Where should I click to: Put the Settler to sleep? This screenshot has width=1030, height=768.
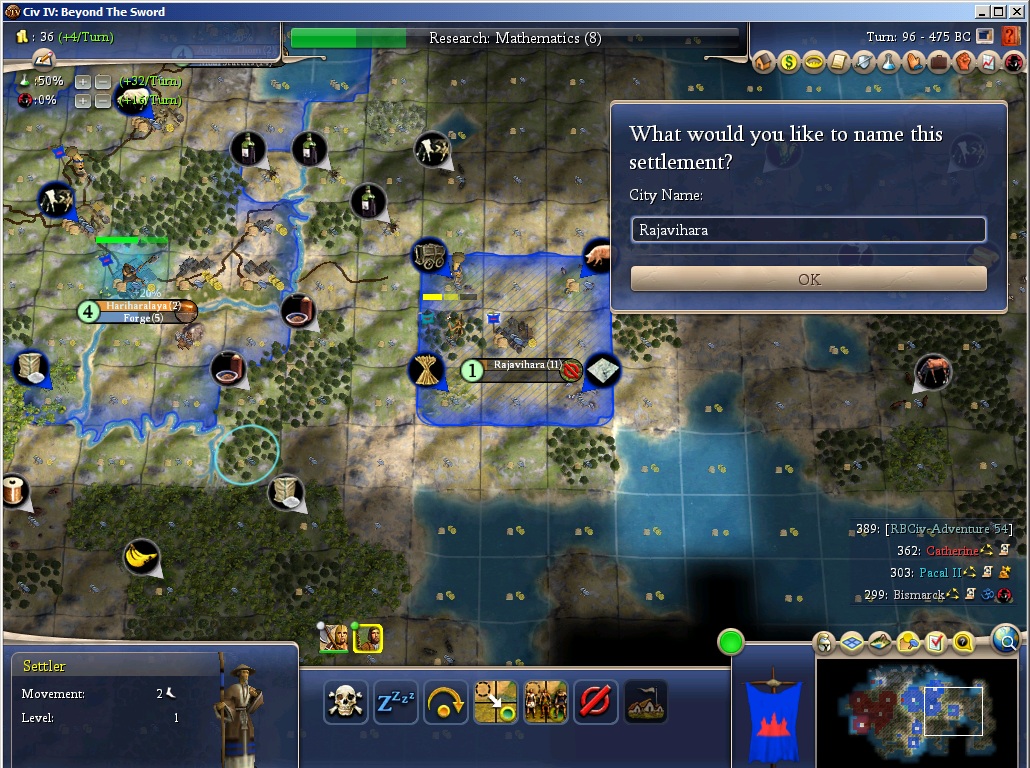pos(395,702)
